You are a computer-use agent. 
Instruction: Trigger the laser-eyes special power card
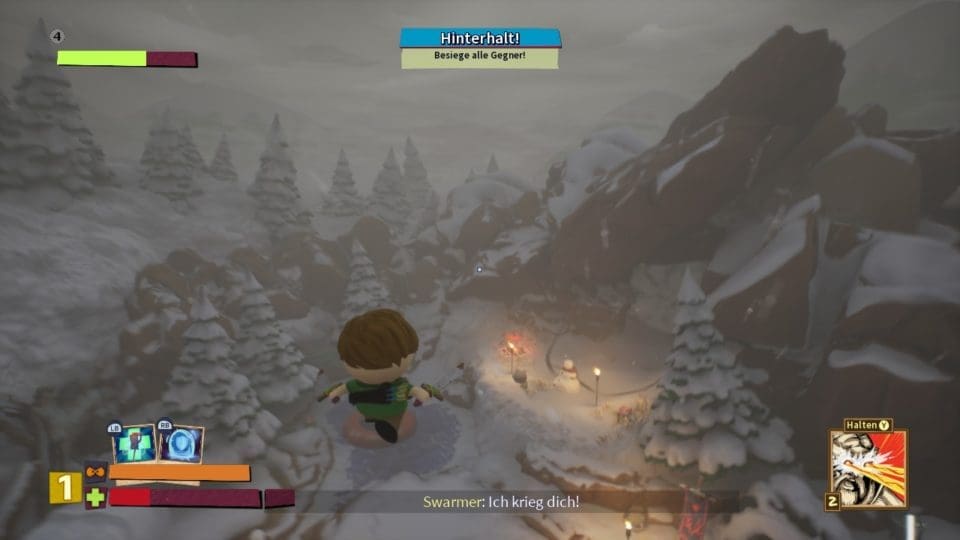click(868, 468)
